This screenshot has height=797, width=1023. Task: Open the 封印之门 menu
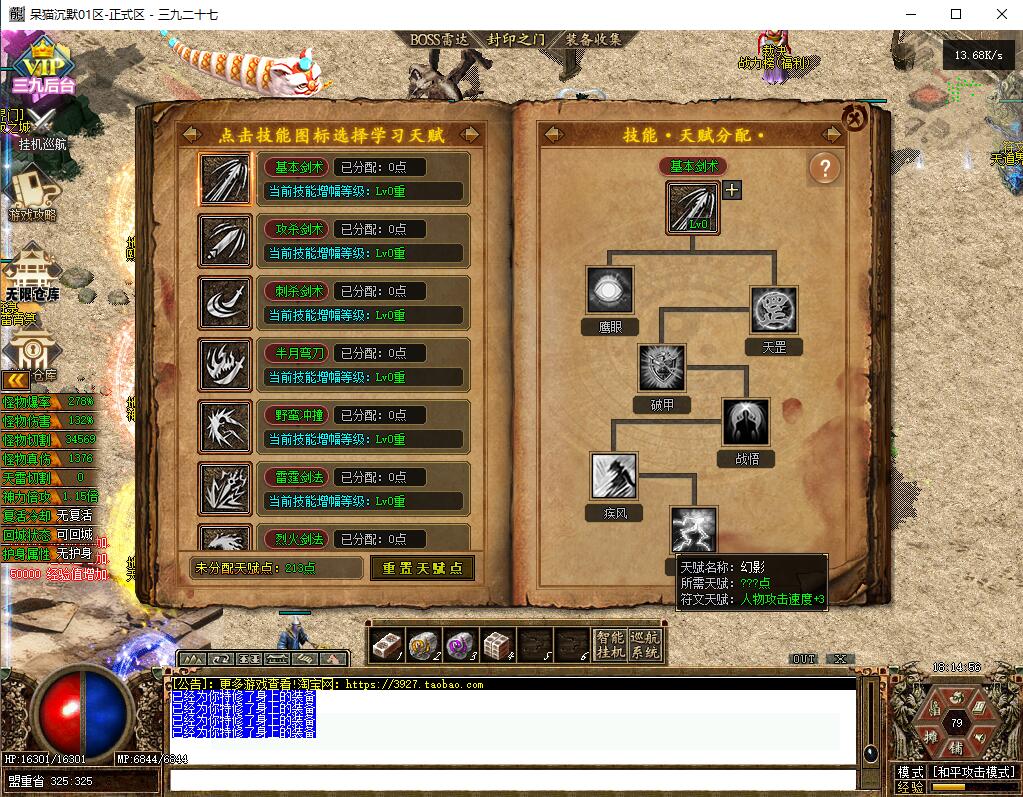pos(516,40)
